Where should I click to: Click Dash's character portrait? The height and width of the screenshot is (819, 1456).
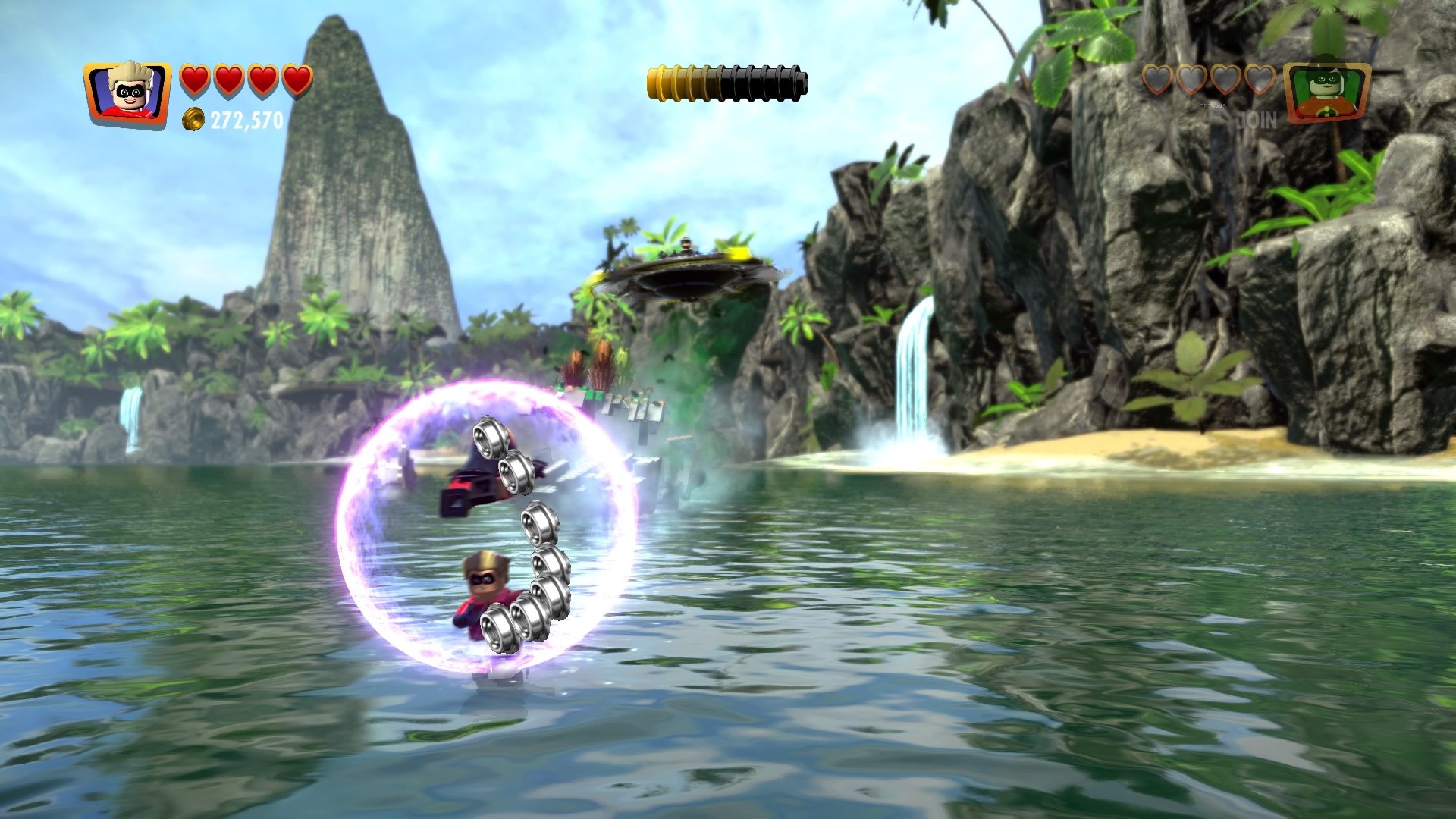tap(127, 94)
